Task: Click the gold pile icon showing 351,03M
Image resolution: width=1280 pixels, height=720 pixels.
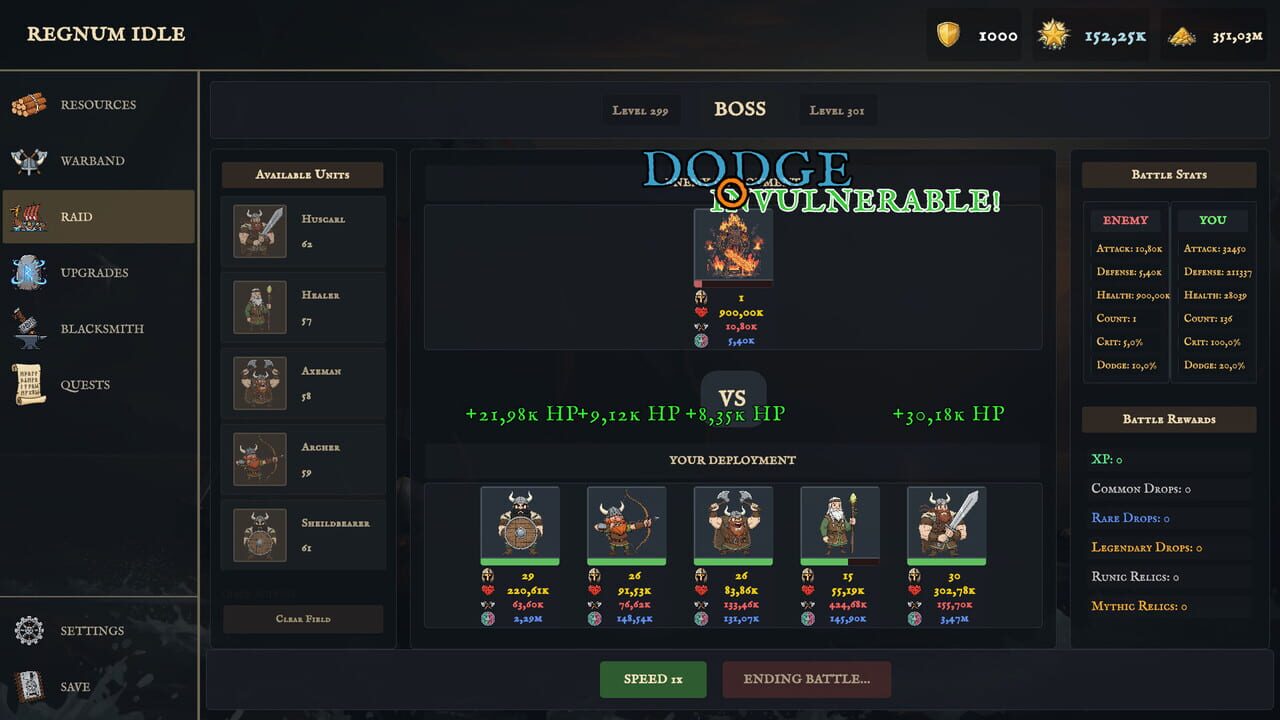Action: (x=1185, y=34)
